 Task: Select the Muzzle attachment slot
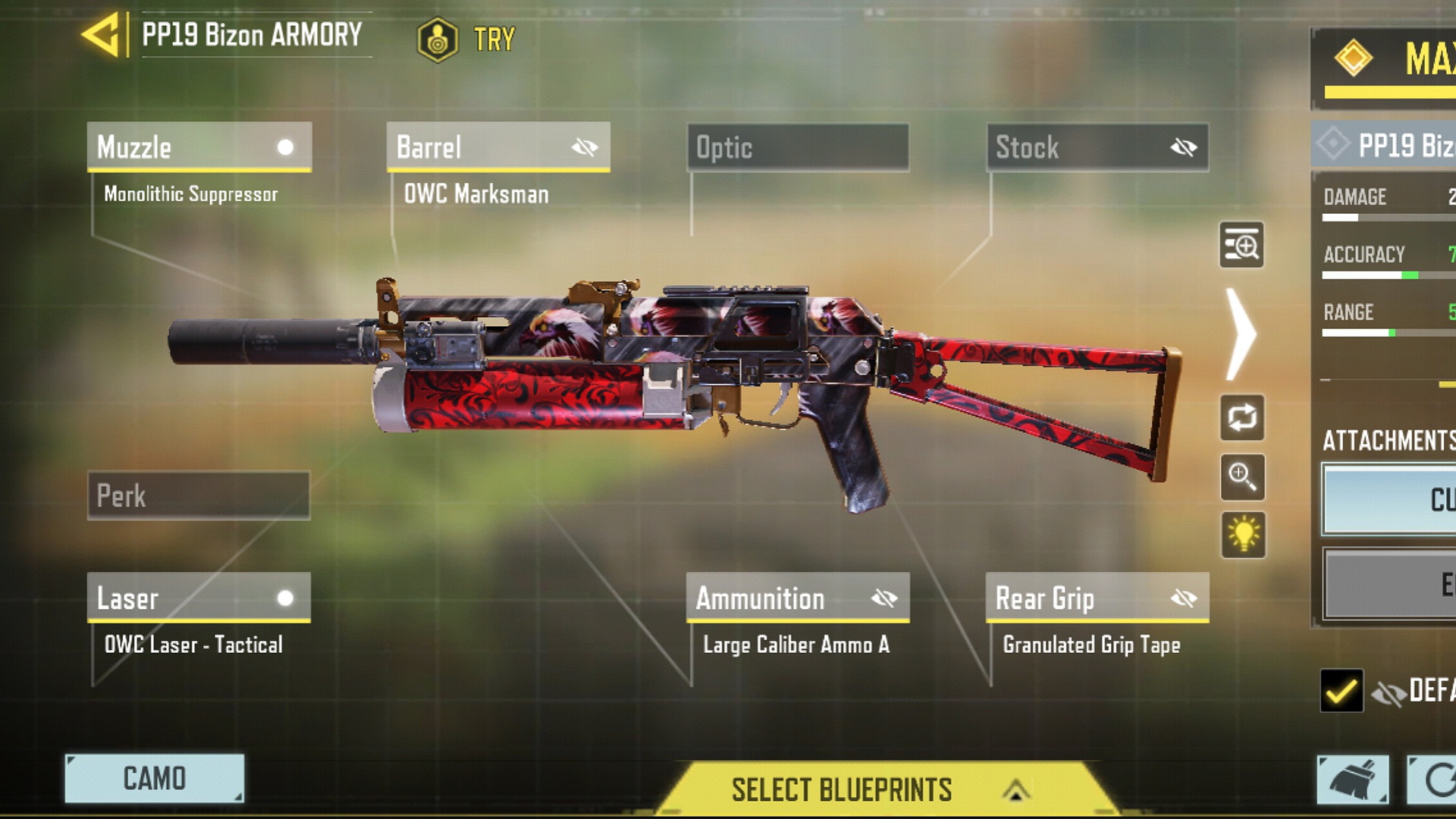click(x=199, y=147)
